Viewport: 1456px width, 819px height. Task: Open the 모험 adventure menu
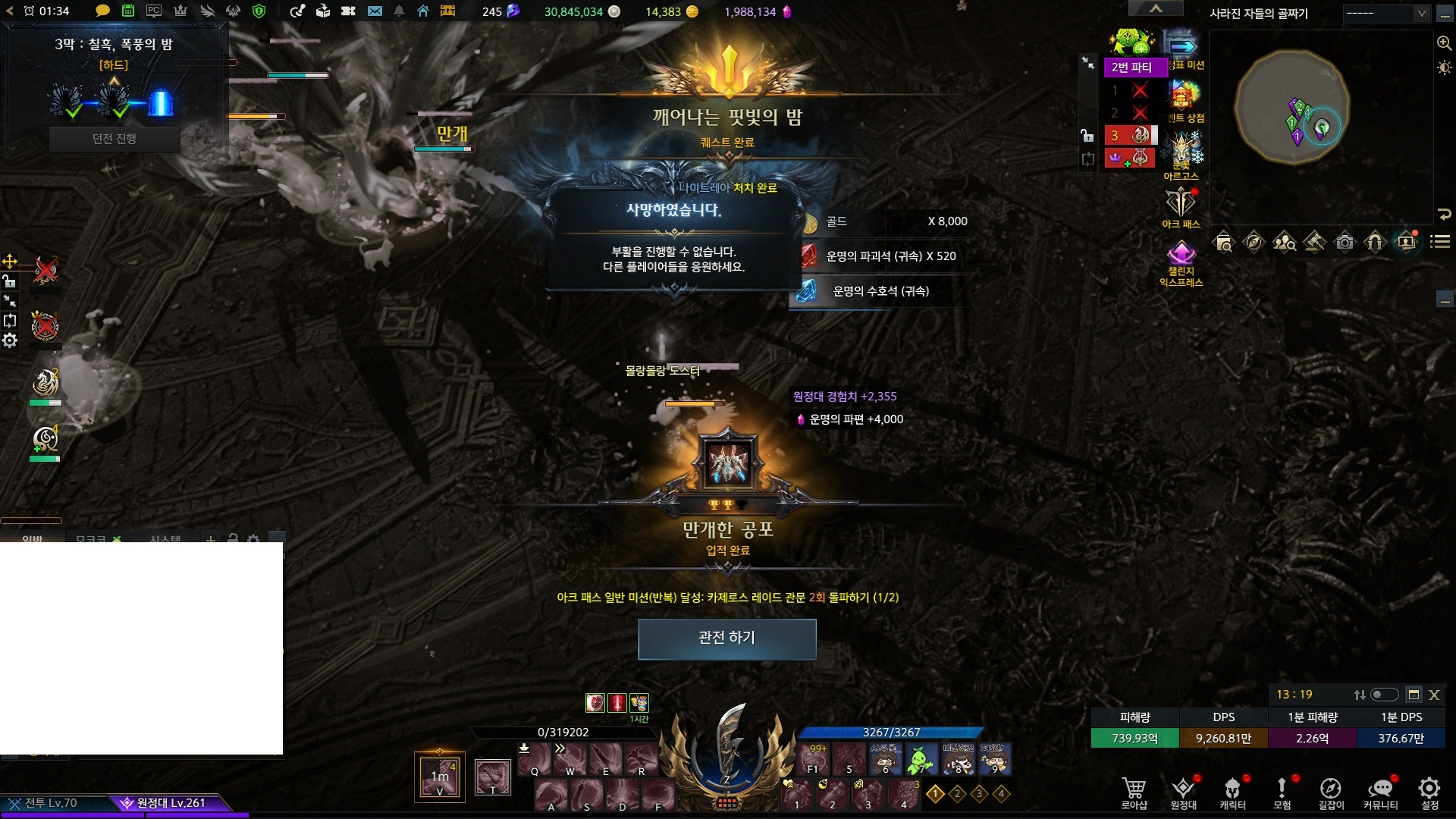1282,792
